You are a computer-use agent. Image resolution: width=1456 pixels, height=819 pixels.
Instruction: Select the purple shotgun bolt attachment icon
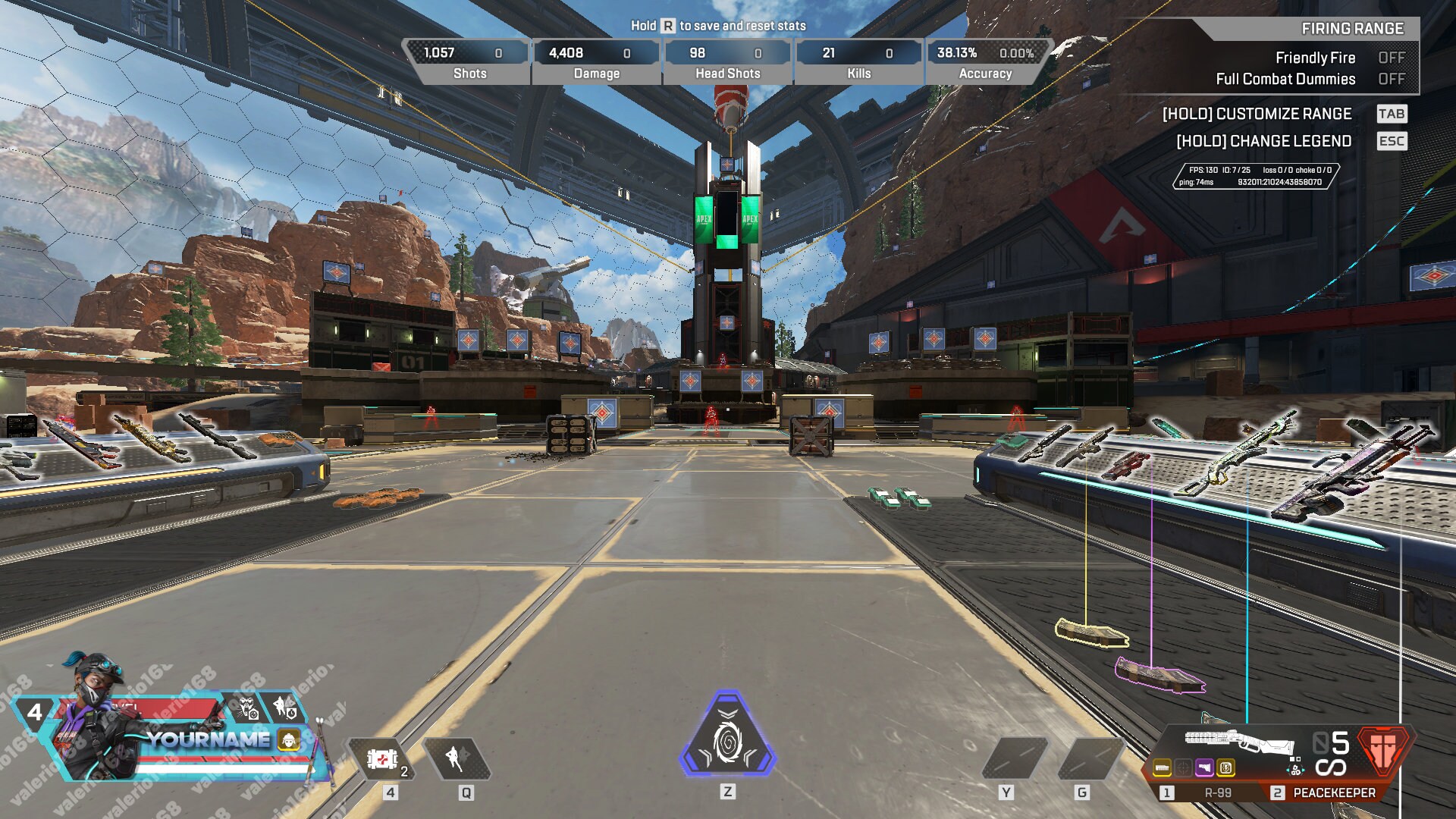pyautogui.click(x=1204, y=769)
